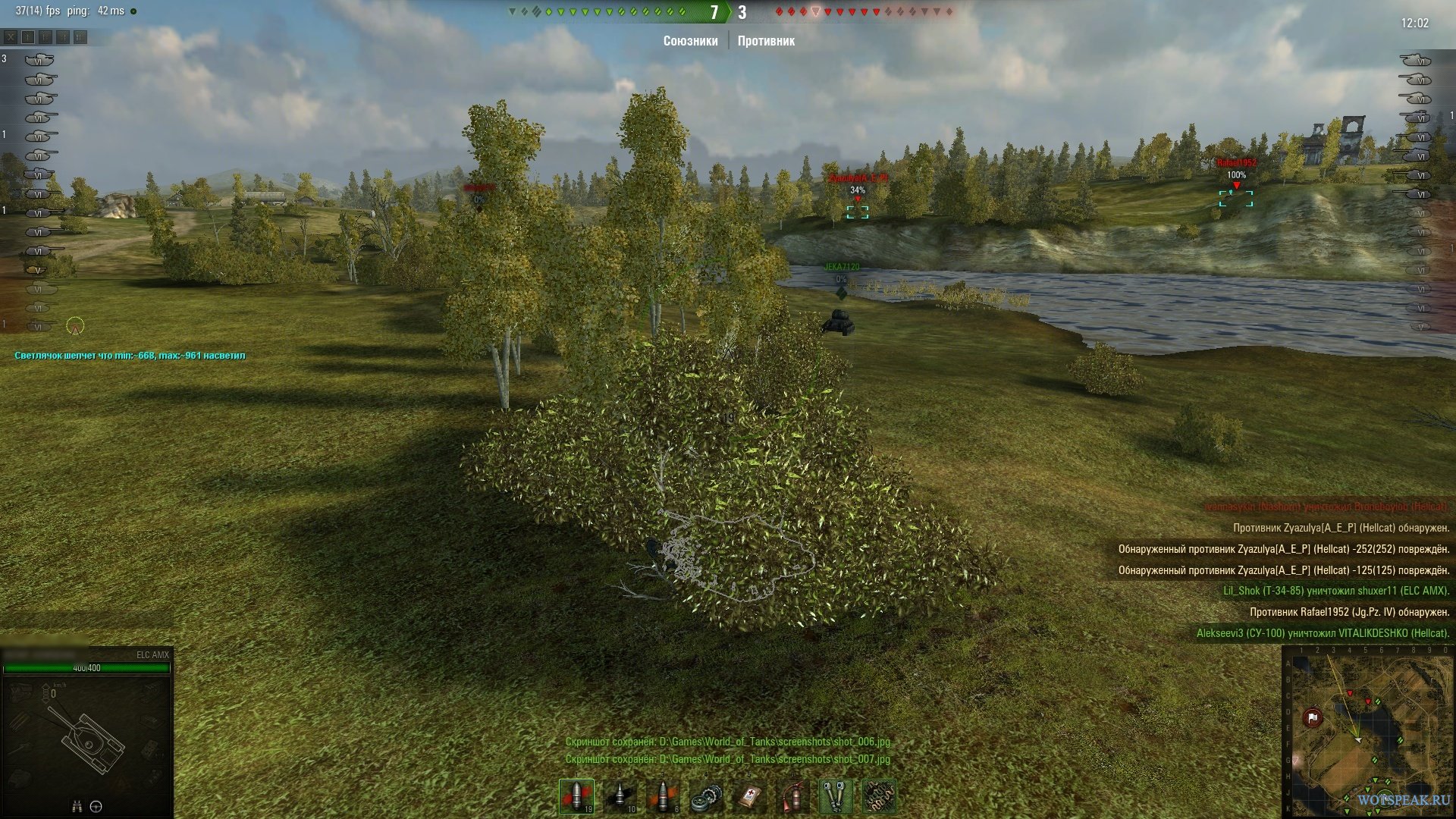1456x819 pixels.
Task: Click the Противник enemy label
Action: point(766,41)
